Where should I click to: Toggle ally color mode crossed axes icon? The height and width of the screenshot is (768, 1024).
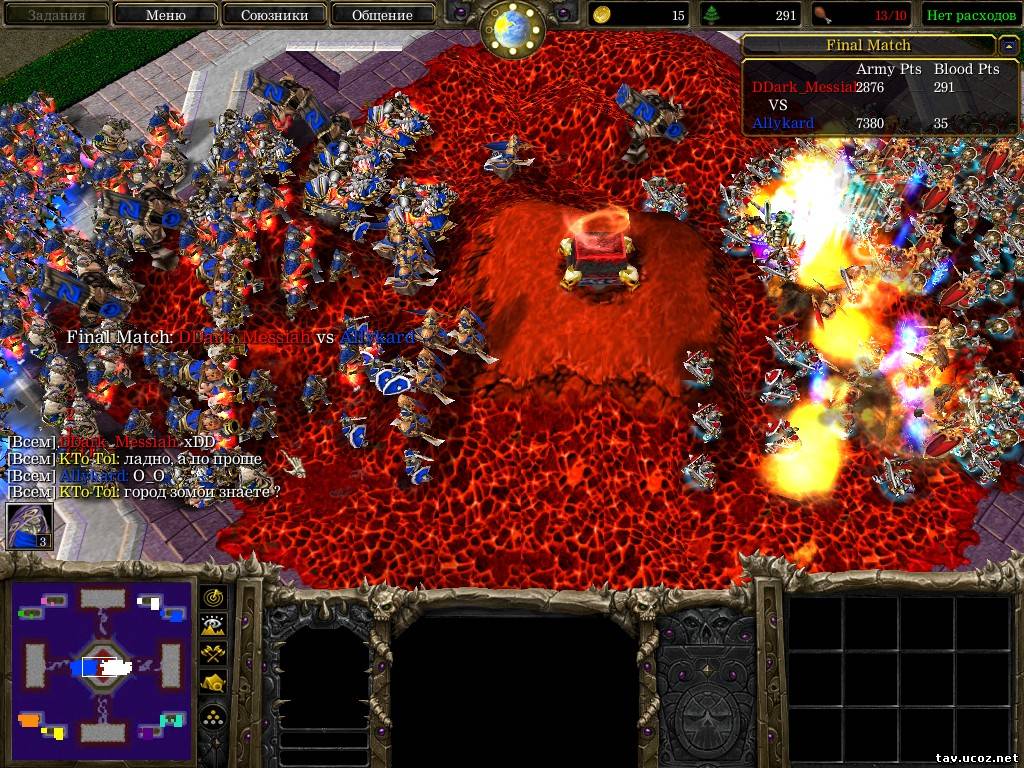click(214, 654)
